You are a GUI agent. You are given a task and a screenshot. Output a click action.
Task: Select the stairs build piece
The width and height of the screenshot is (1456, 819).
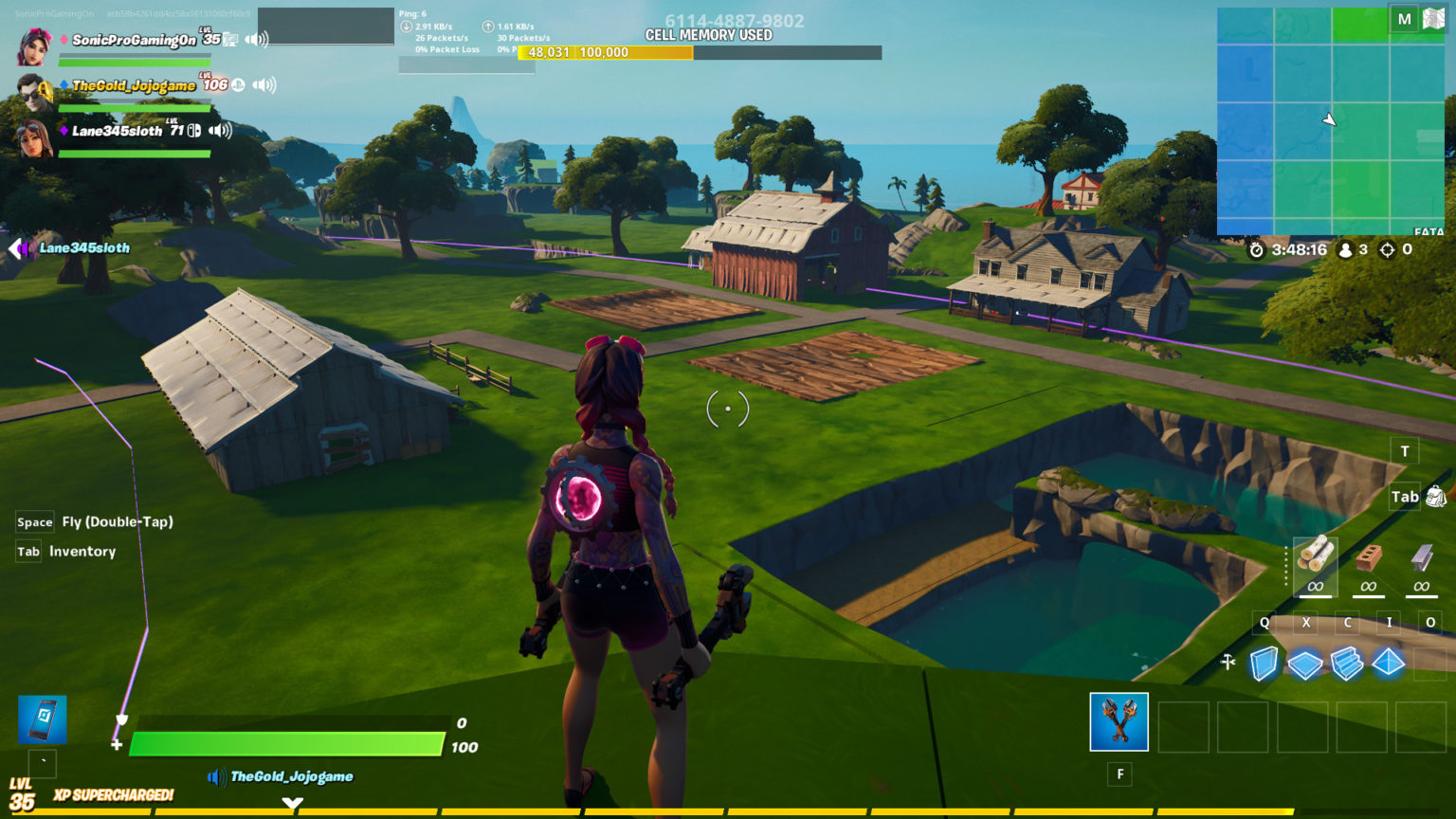pos(1347,664)
